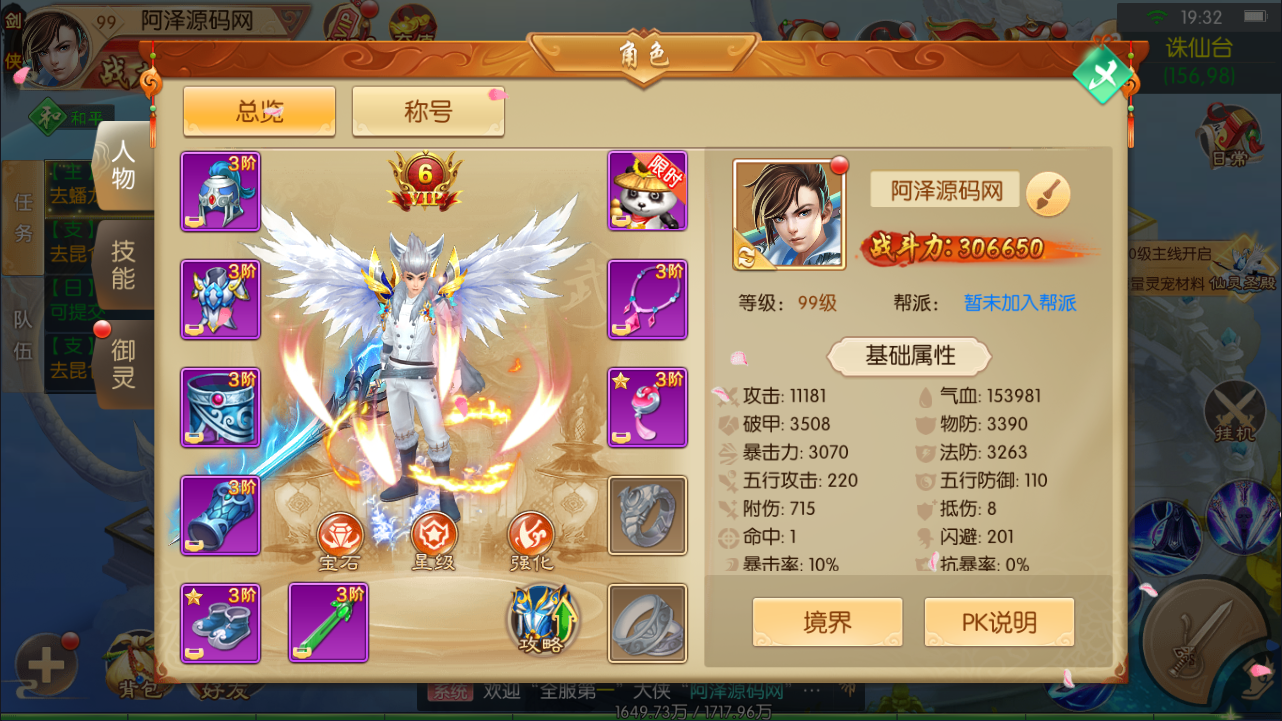Click the 暂未加入帮派 guild link

click(1020, 303)
